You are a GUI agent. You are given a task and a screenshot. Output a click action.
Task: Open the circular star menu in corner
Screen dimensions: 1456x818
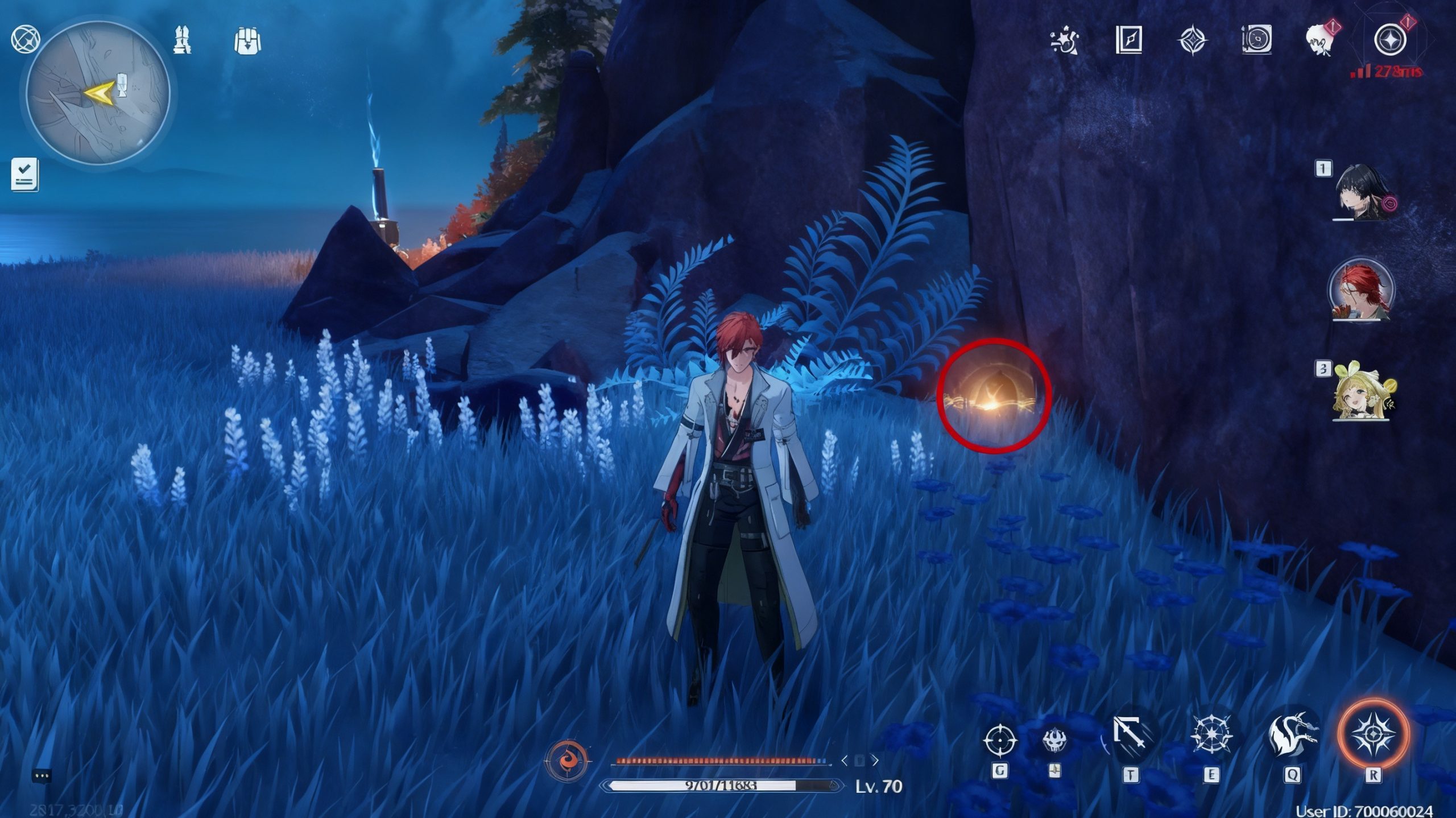click(x=1390, y=40)
